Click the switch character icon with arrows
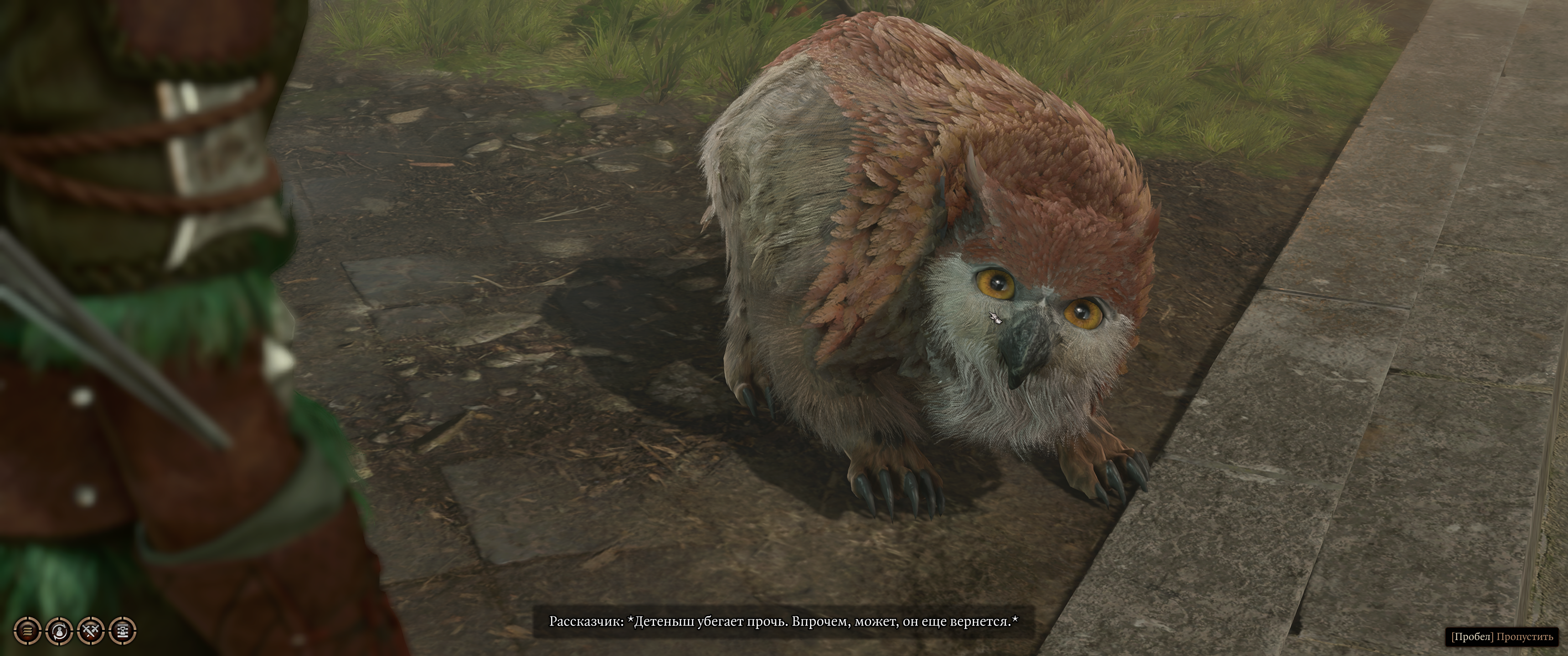1568x656 pixels. pyautogui.click(x=59, y=630)
